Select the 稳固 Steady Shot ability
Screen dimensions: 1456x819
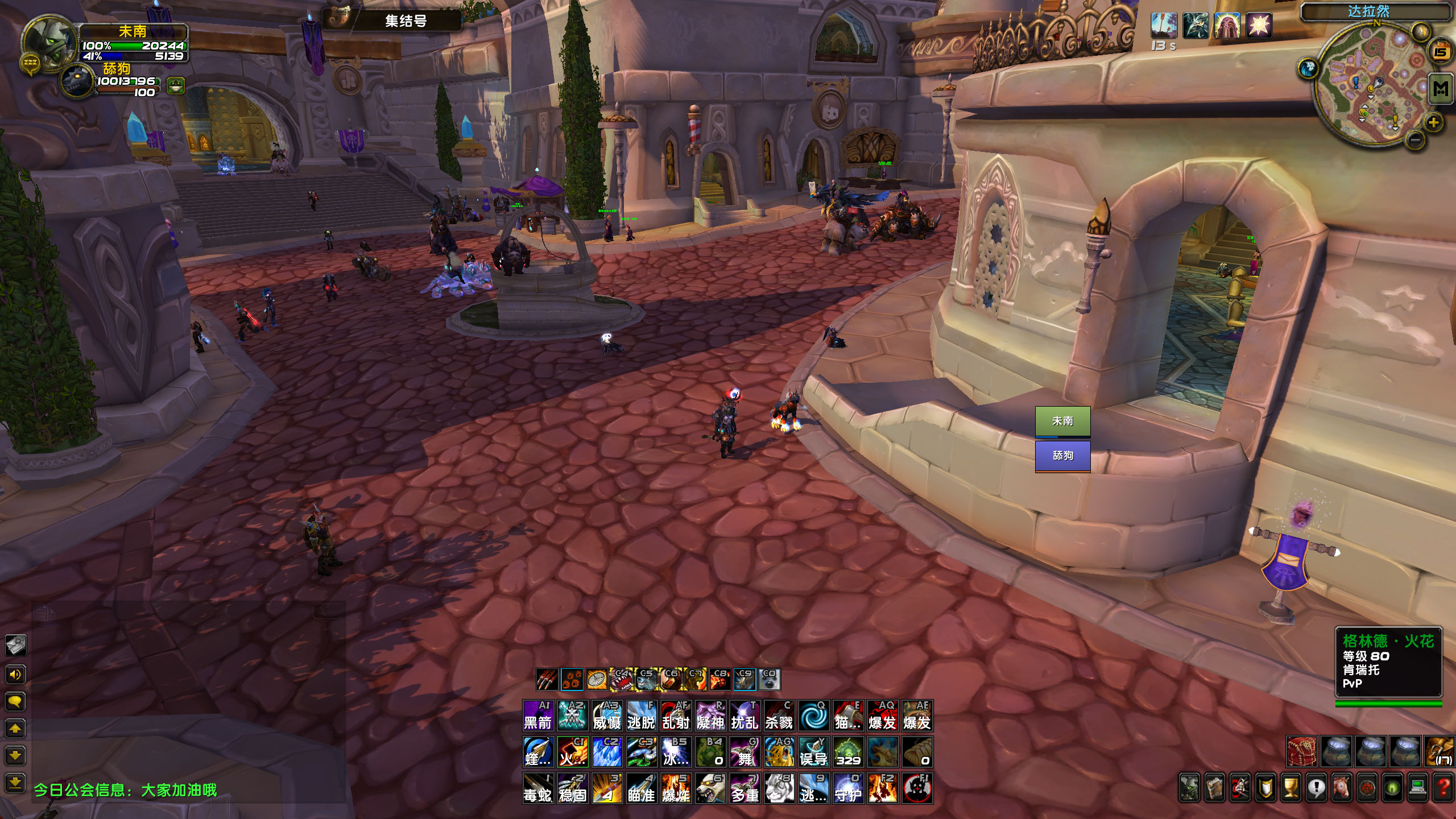[x=572, y=788]
